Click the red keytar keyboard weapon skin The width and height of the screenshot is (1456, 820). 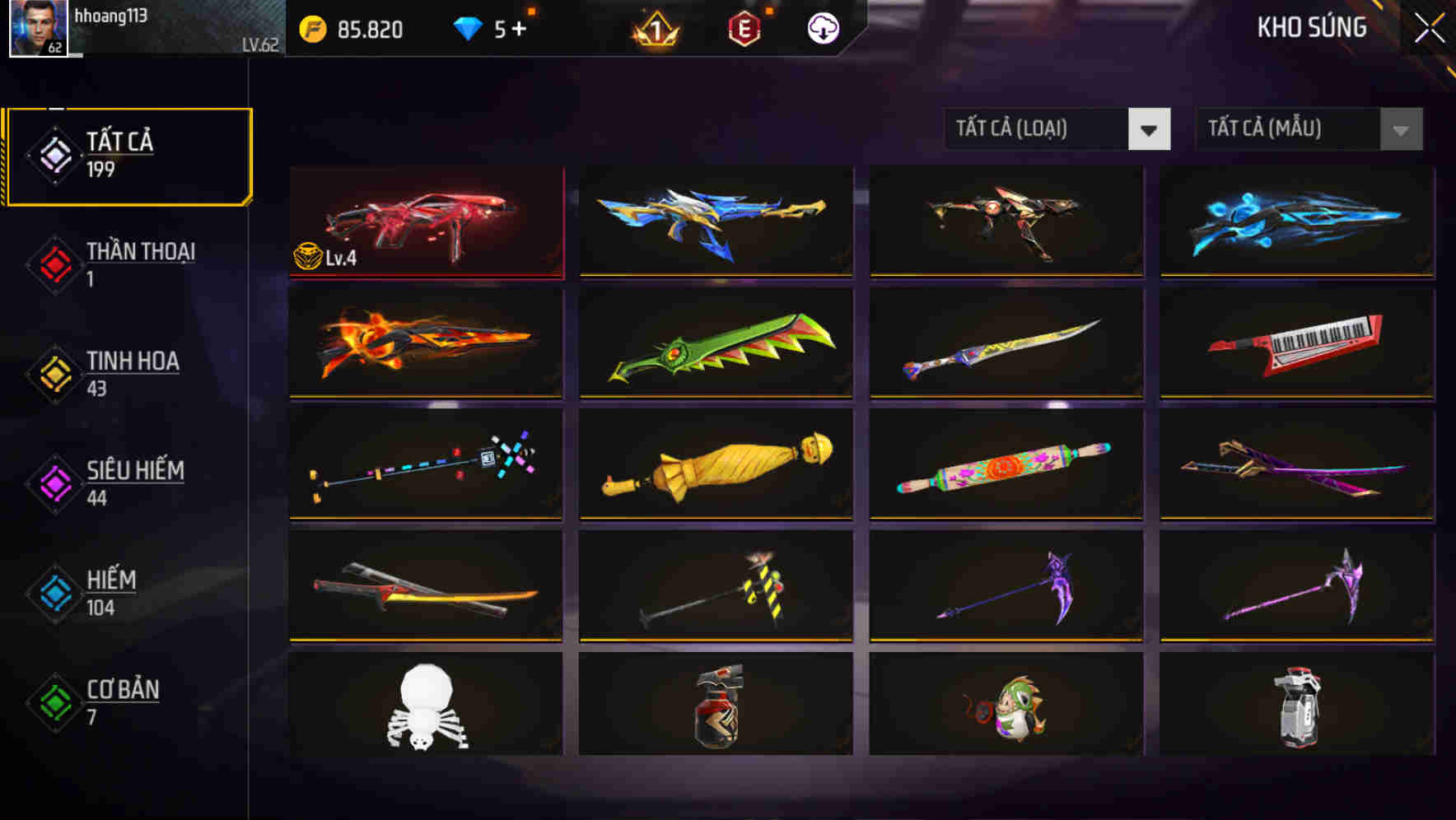(x=1295, y=344)
